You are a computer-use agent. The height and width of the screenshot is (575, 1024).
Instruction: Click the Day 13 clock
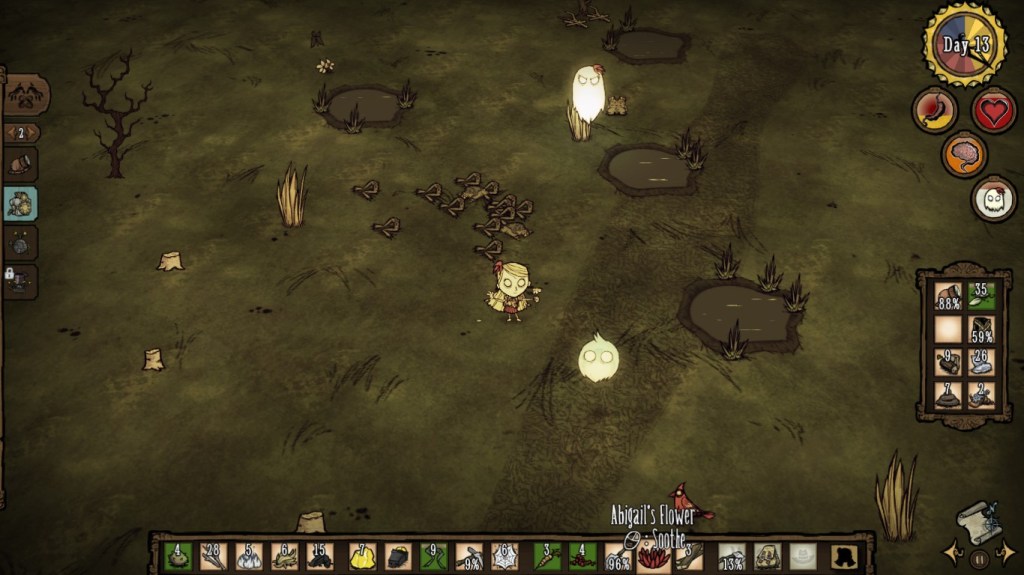964,45
